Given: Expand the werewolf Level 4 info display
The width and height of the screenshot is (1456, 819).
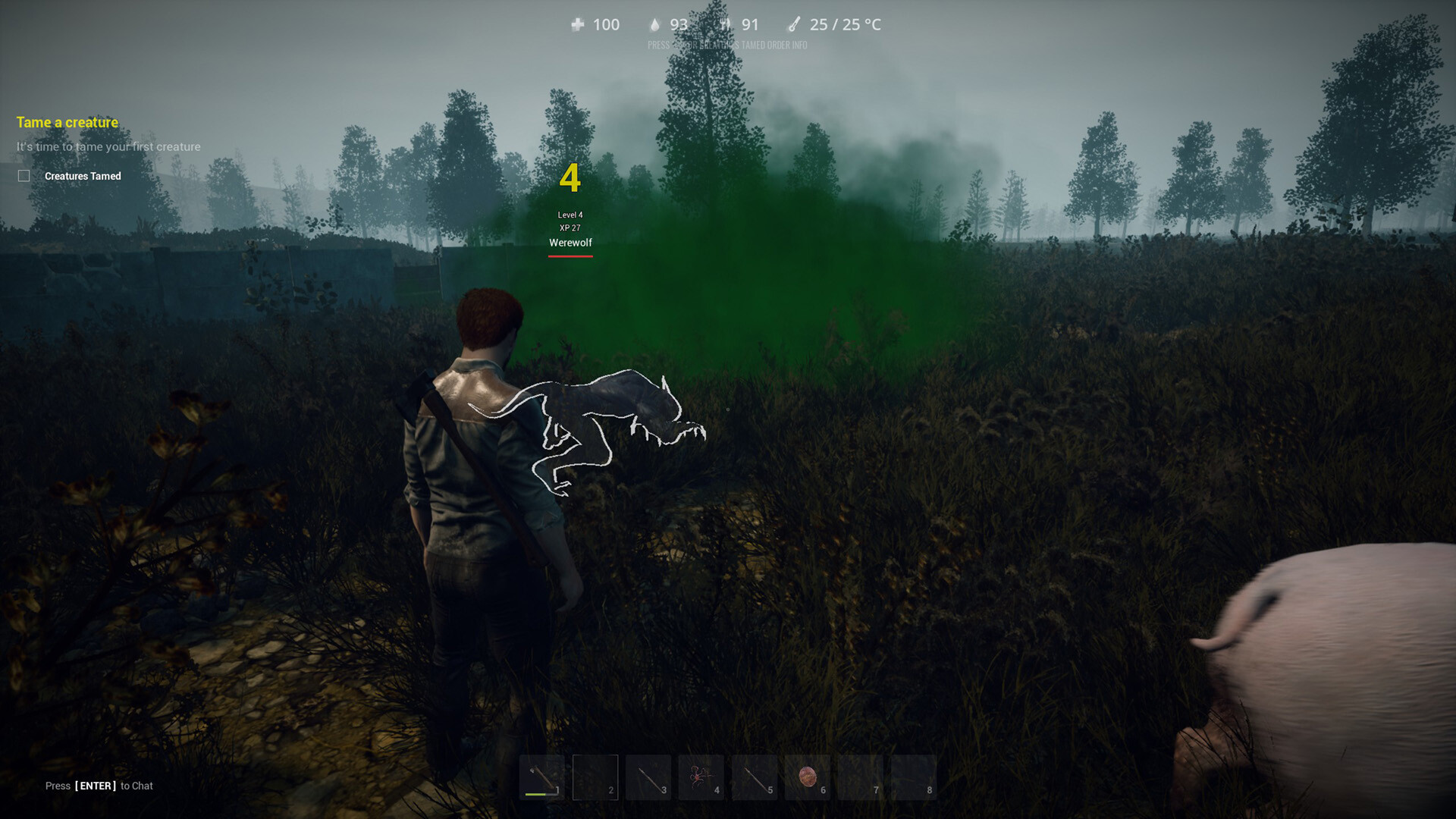Looking at the screenshot, I should click(570, 215).
